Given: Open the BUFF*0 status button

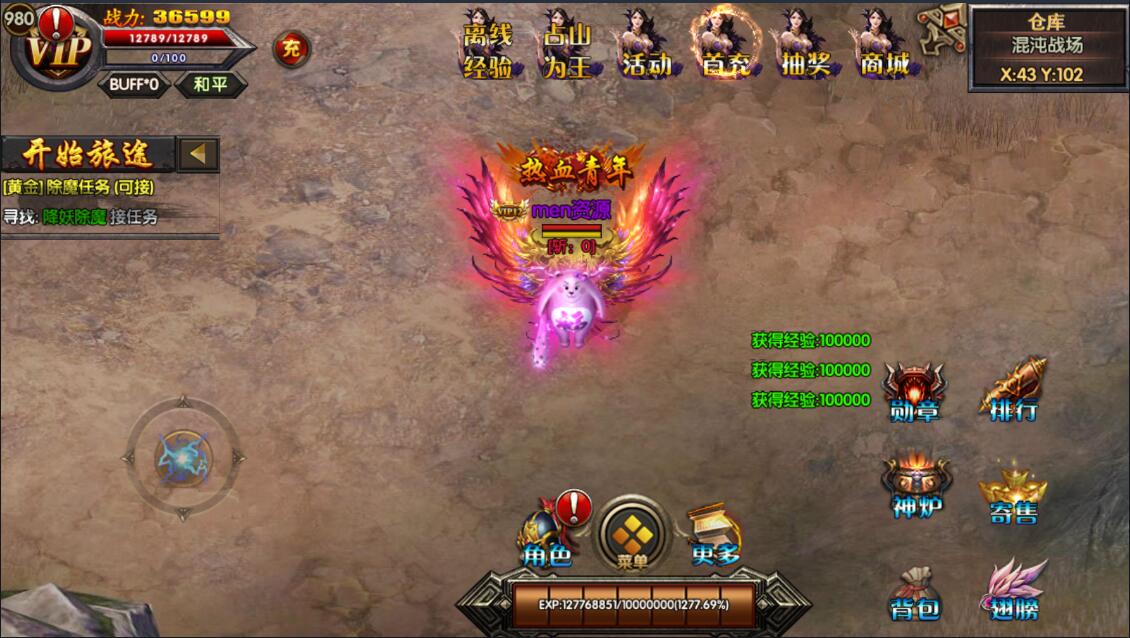Looking at the screenshot, I should [x=134, y=84].
